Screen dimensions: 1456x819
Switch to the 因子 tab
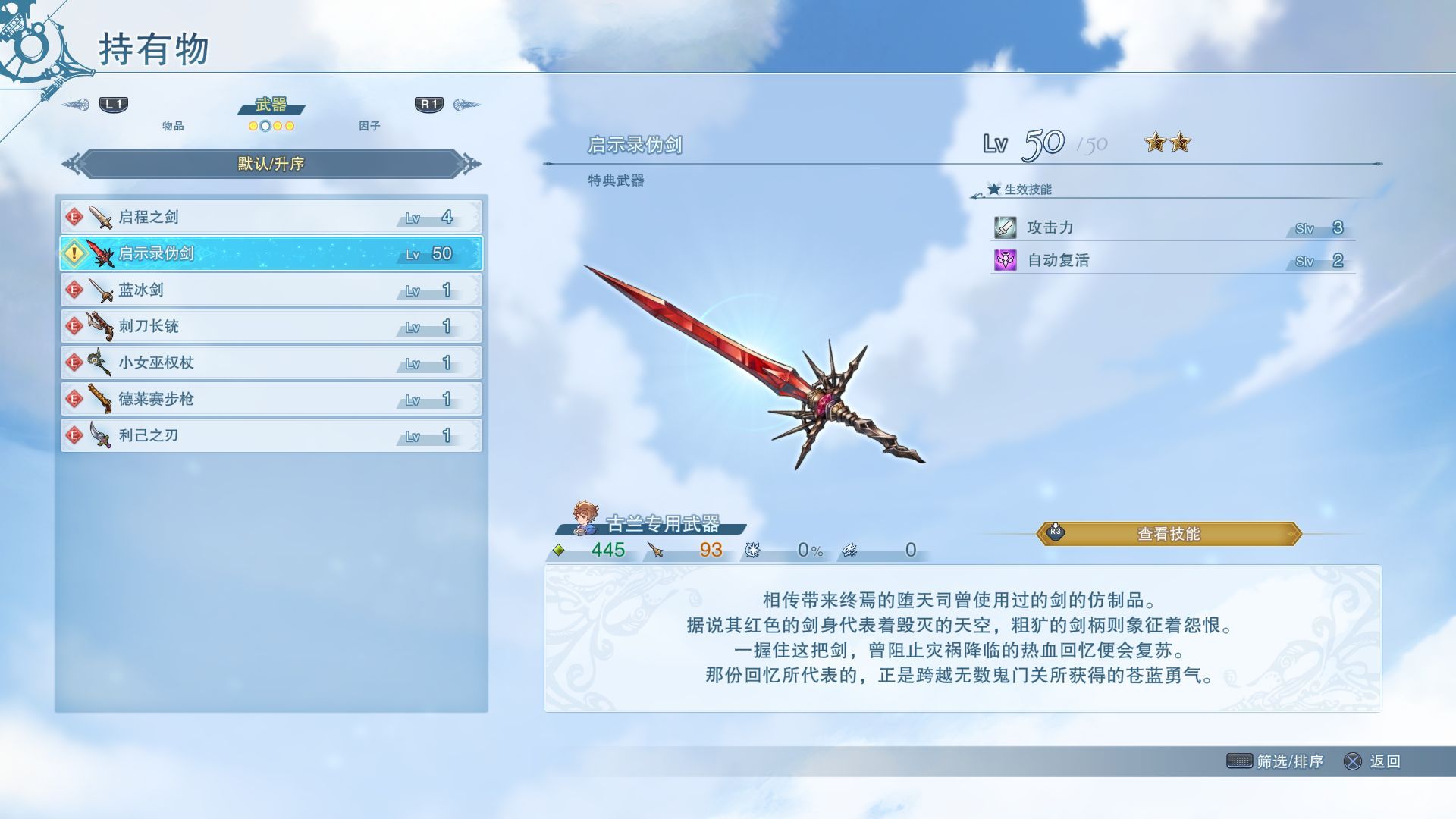369,126
